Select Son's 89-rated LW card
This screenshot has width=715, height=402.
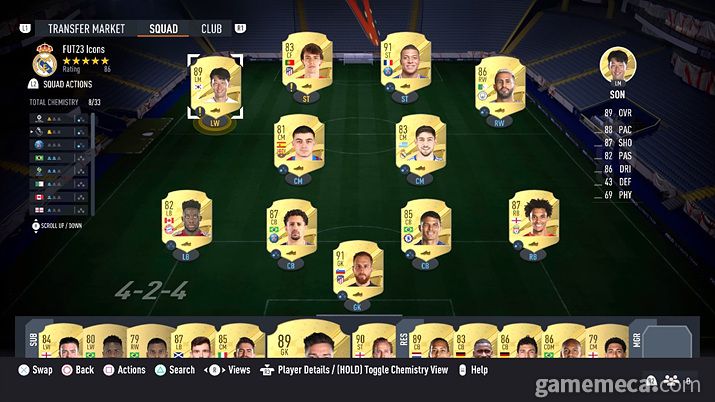(215, 90)
